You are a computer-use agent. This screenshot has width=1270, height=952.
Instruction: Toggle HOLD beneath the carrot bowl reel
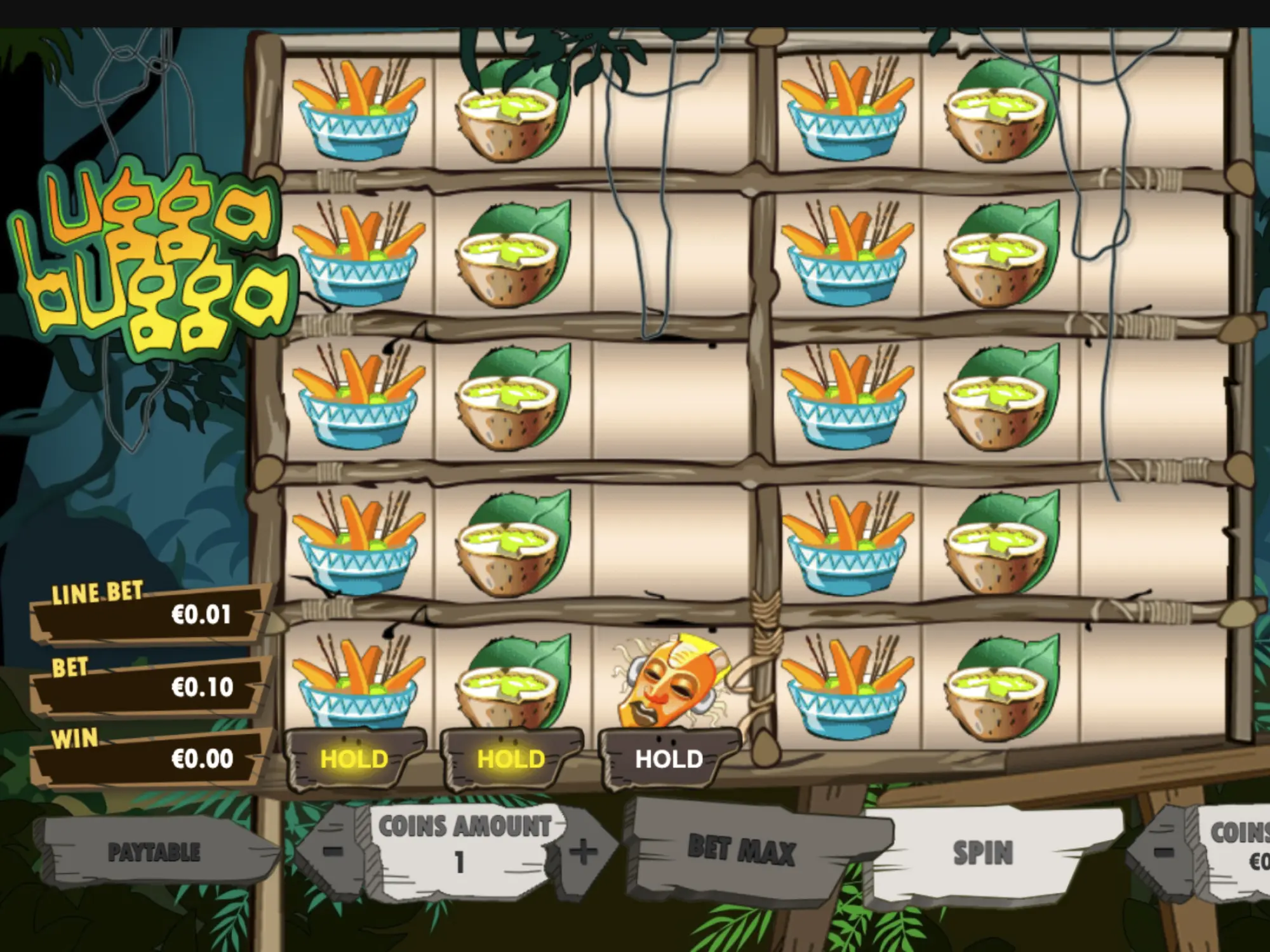(x=354, y=758)
